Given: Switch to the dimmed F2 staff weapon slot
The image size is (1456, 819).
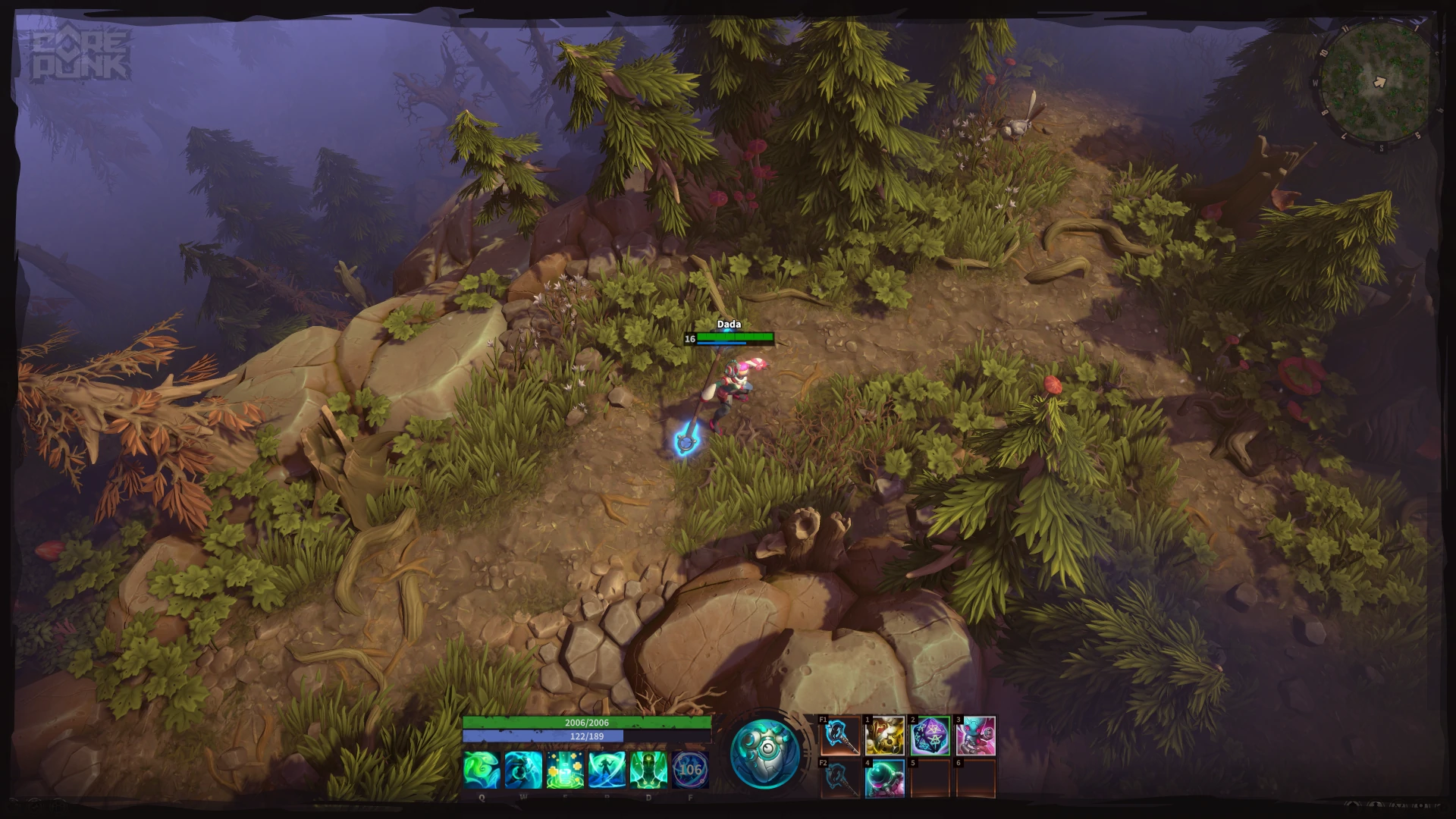Looking at the screenshot, I should click(x=841, y=778).
